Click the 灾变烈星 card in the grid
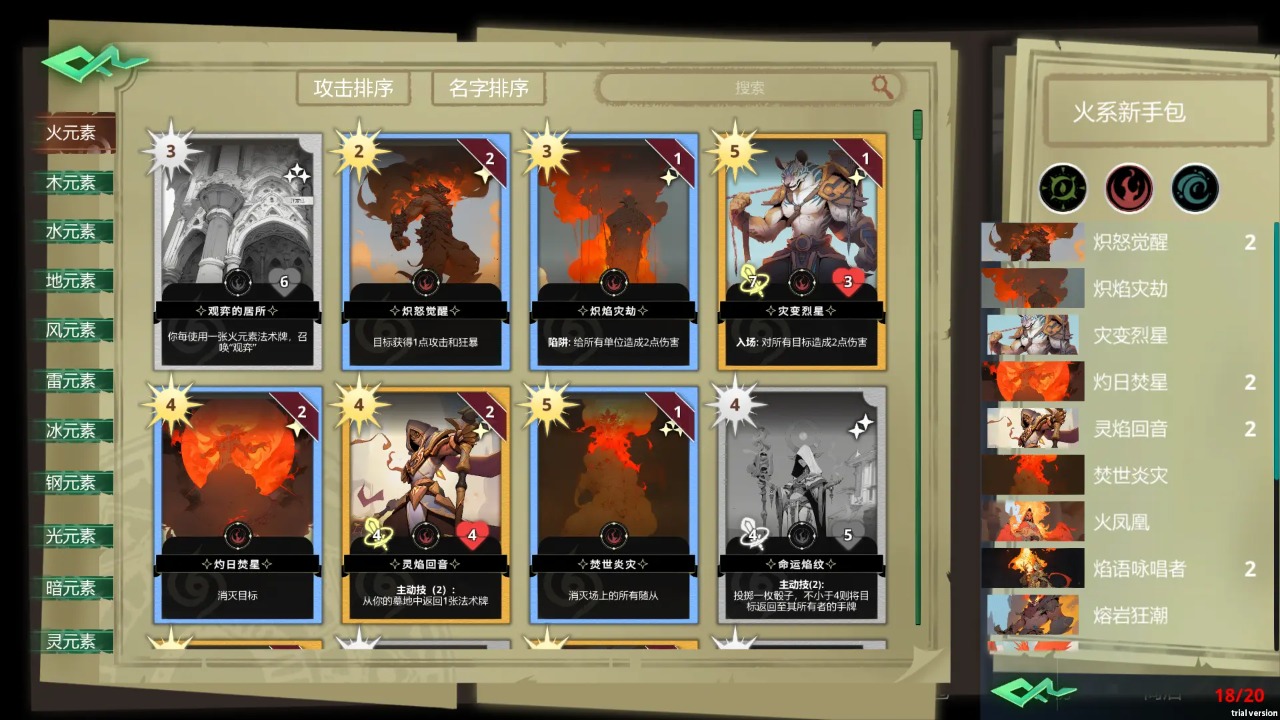Screen dimensions: 1280x720 800,250
